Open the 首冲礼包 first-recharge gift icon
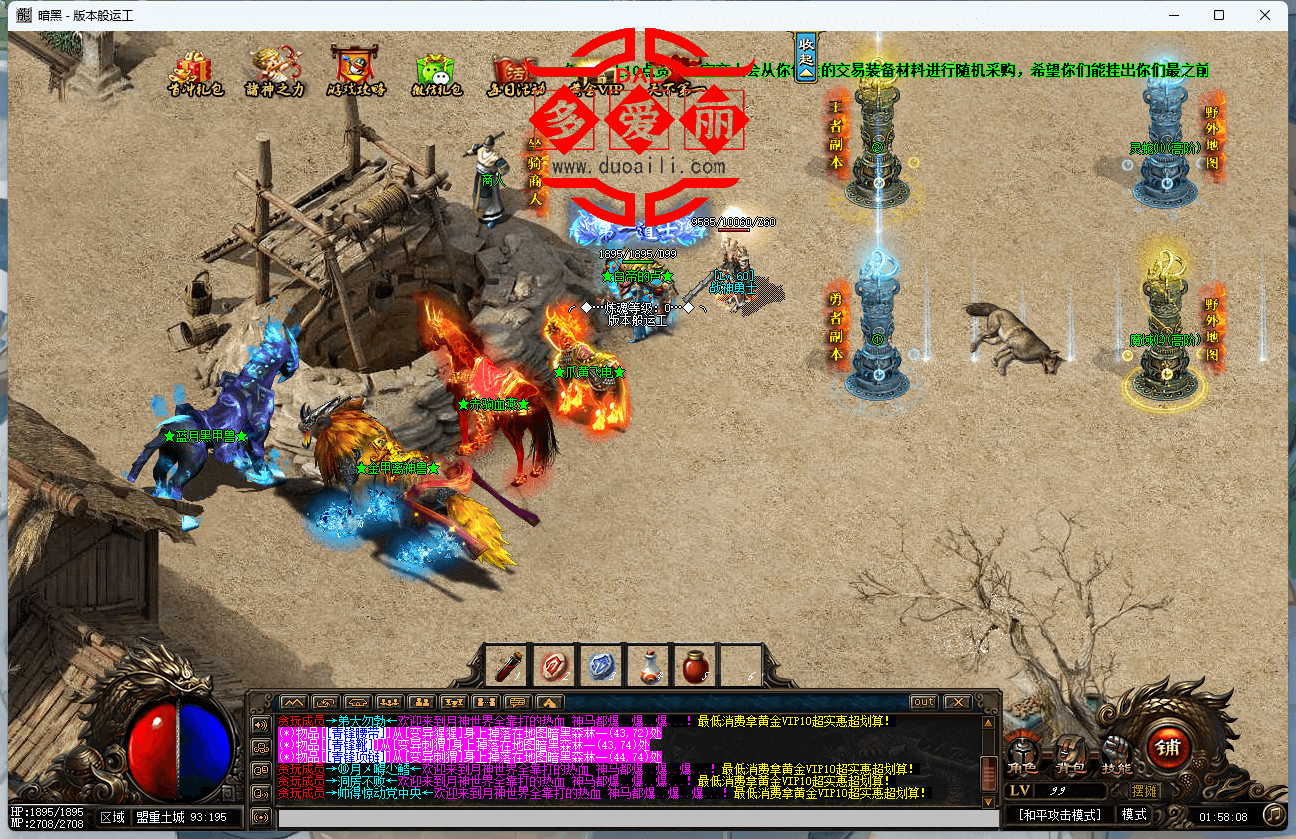Viewport: 1296px width, 839px height. (194, 70)
